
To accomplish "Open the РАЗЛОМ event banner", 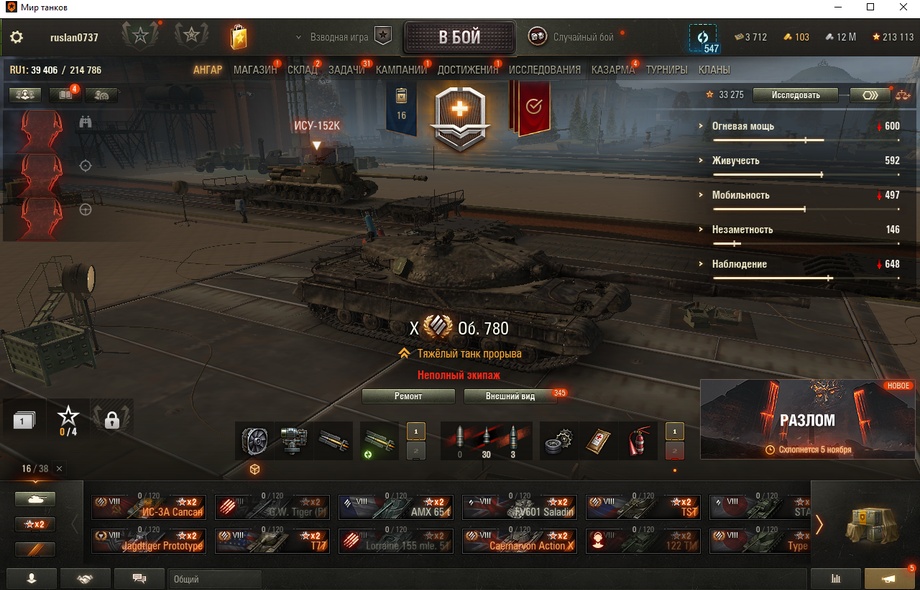I will (x=807, y=419).
